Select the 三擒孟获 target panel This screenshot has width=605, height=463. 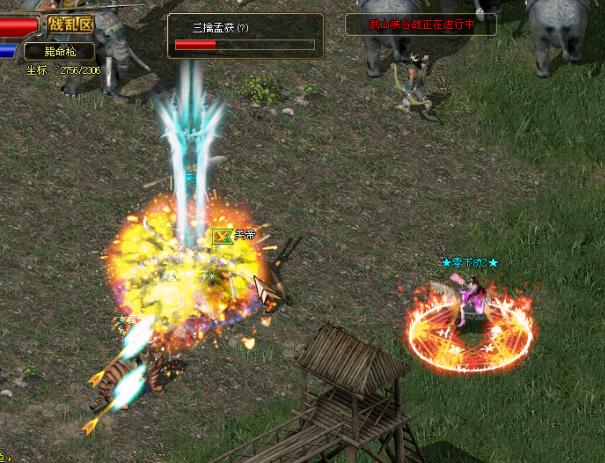244,36
